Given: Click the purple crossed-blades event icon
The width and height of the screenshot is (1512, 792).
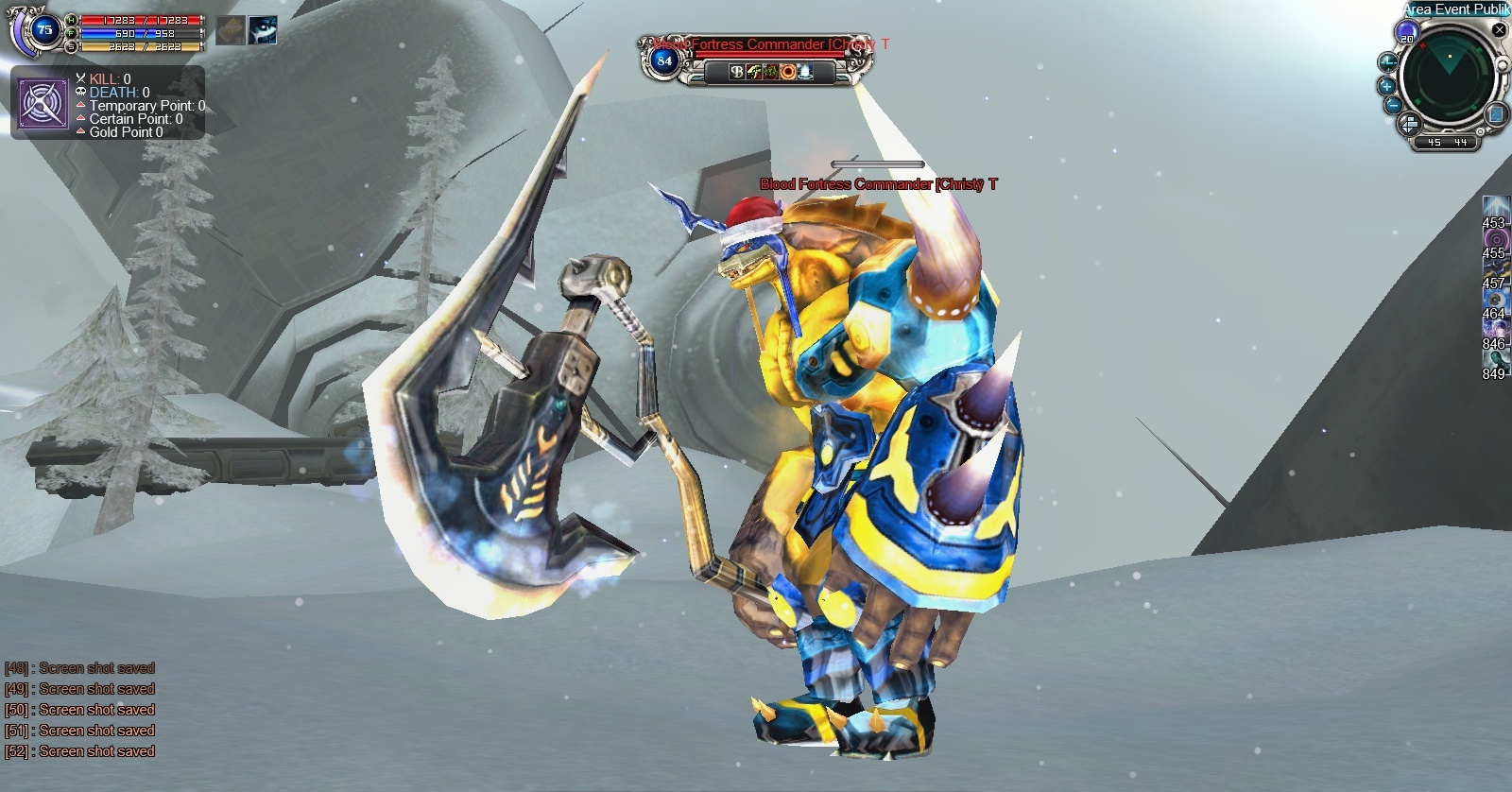Looking at the screenshot, I should click(x=43, y=104).
